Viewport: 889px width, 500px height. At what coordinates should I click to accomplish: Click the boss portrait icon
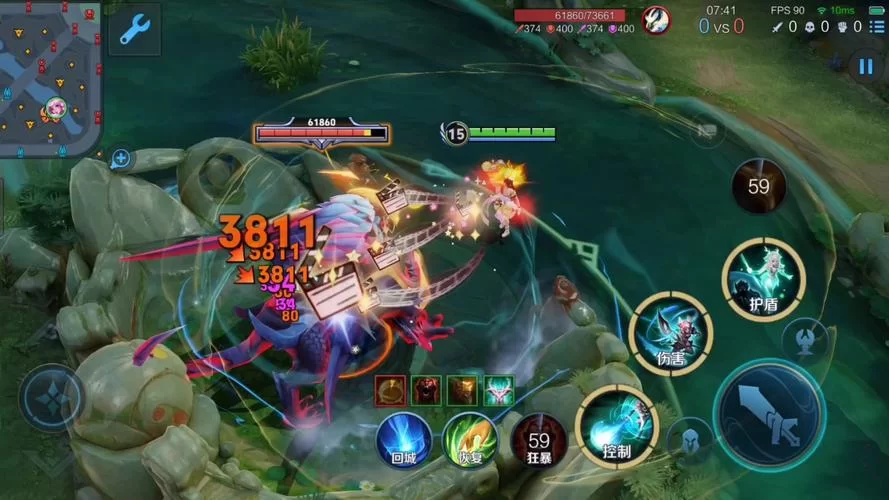(x=656, y=20)
